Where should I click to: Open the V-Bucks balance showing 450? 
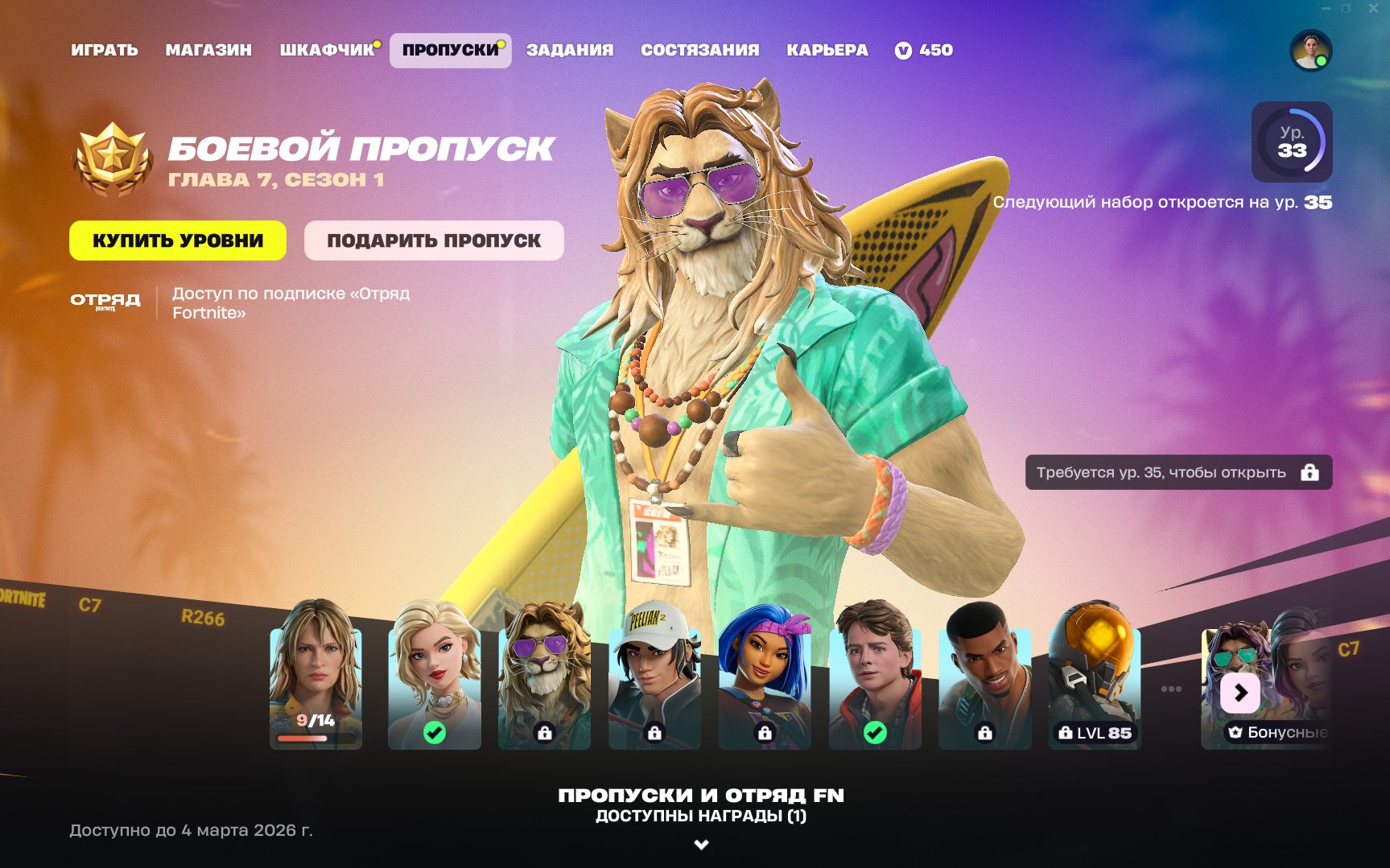click(x=924, y=50)
